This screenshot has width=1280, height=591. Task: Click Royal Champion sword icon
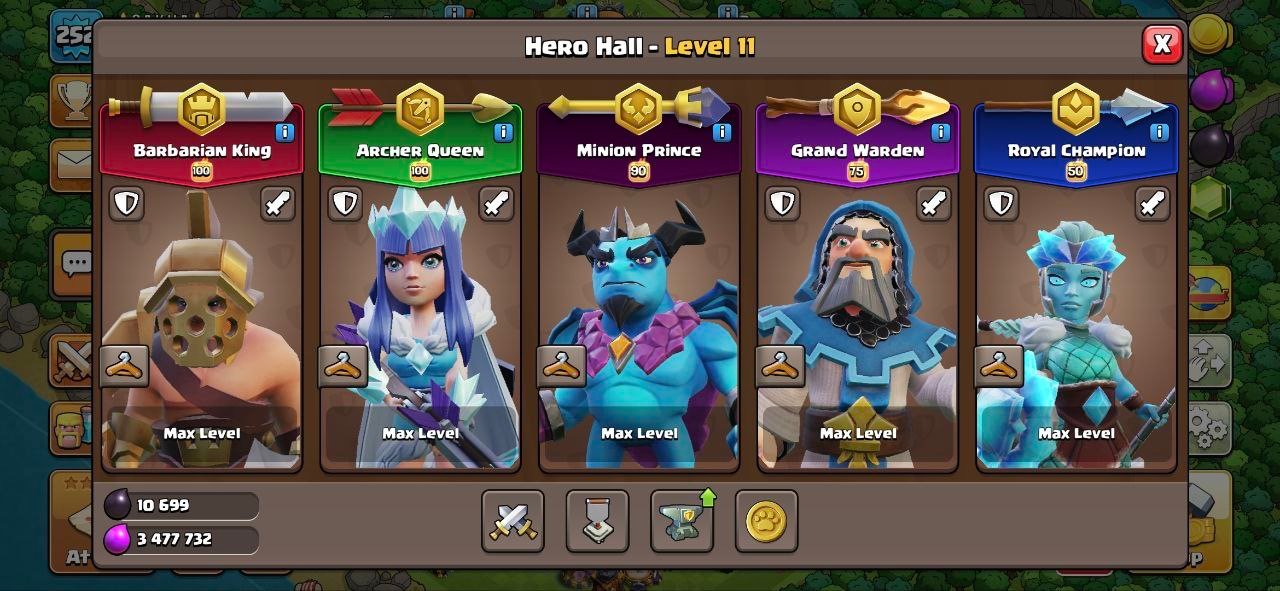pyautogui.click(x=1152, y=203)
